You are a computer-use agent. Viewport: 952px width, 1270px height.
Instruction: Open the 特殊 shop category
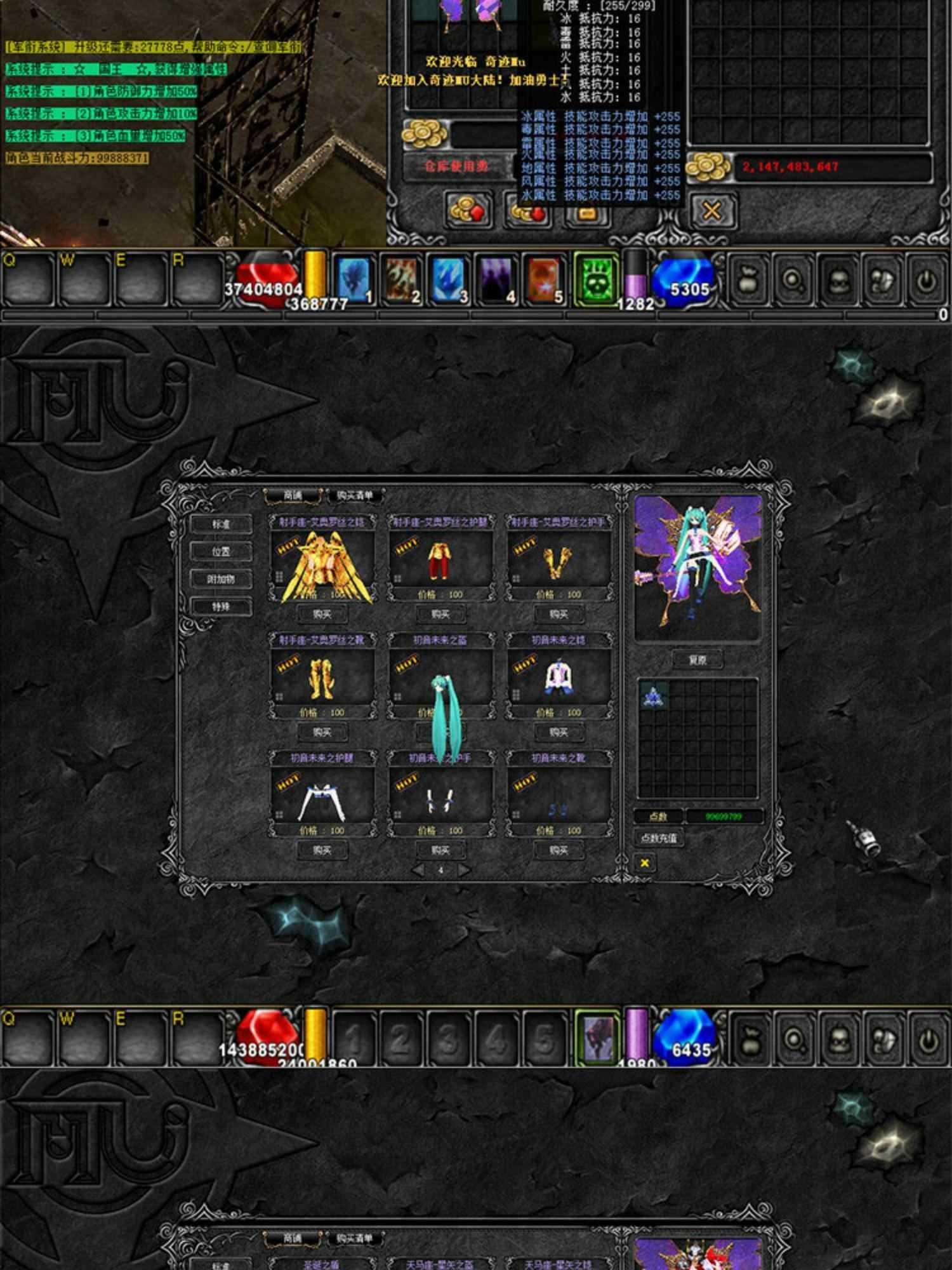221,607
